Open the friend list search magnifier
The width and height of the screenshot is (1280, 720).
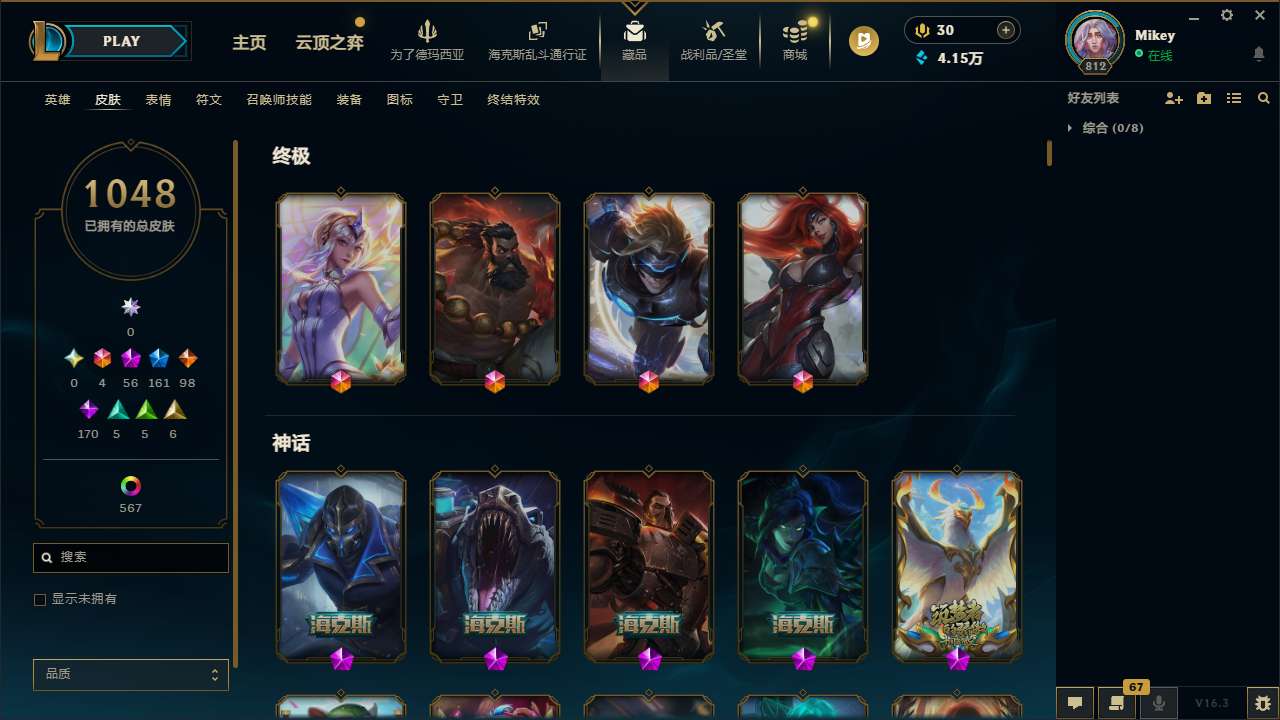click(1264, 98)
